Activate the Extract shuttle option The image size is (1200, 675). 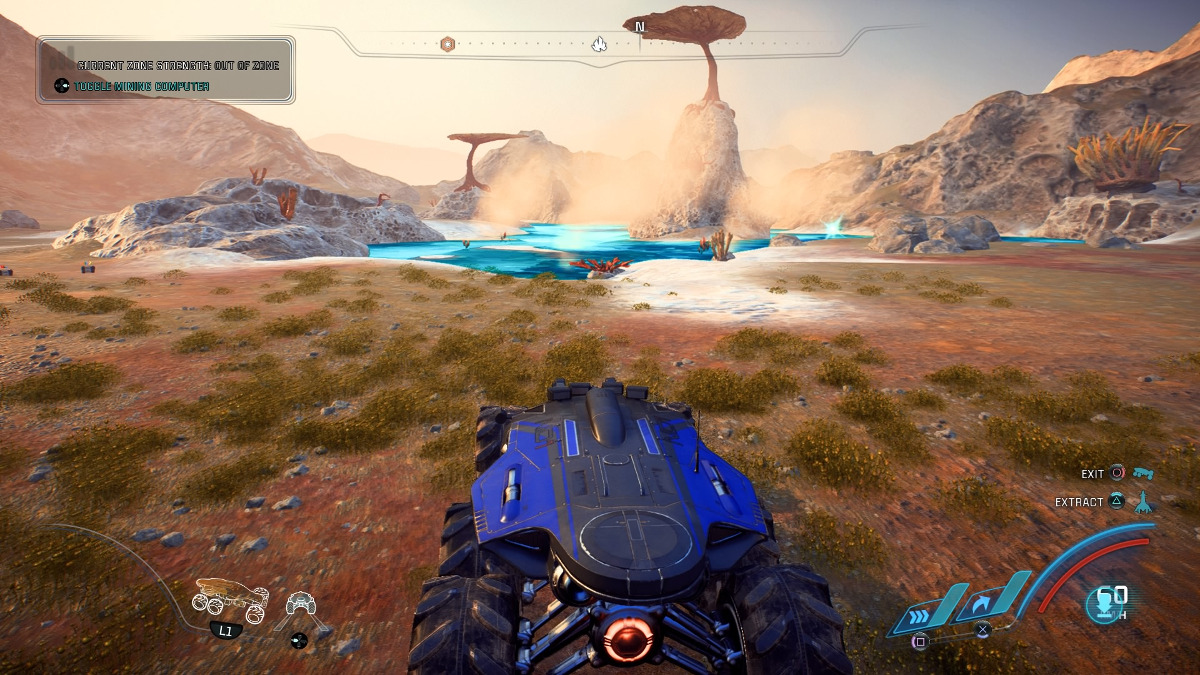coord(1080,502)
